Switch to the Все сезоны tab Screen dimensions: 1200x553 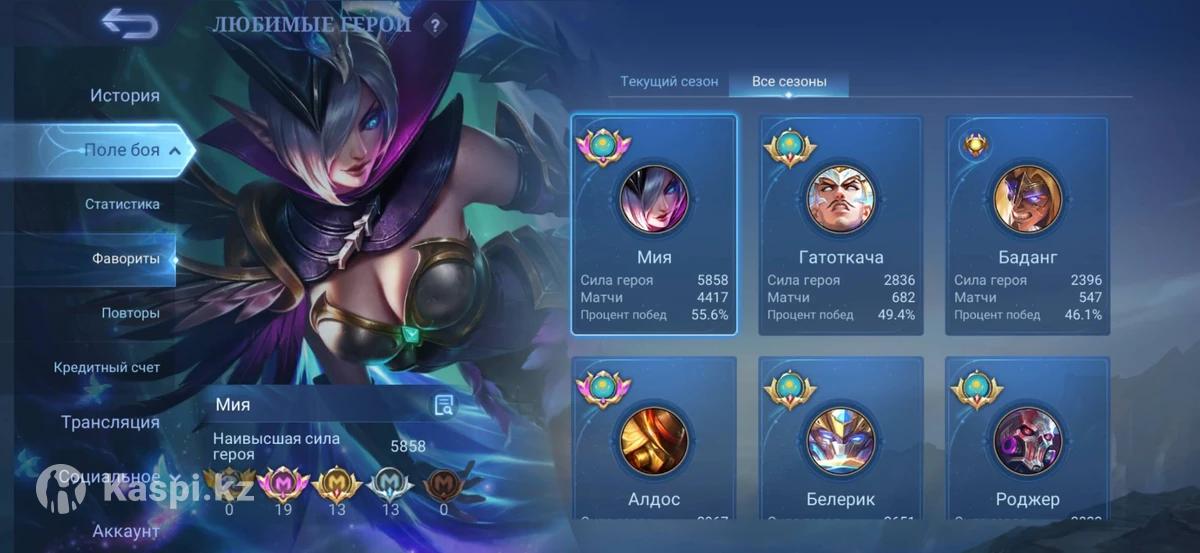point(789,82)
